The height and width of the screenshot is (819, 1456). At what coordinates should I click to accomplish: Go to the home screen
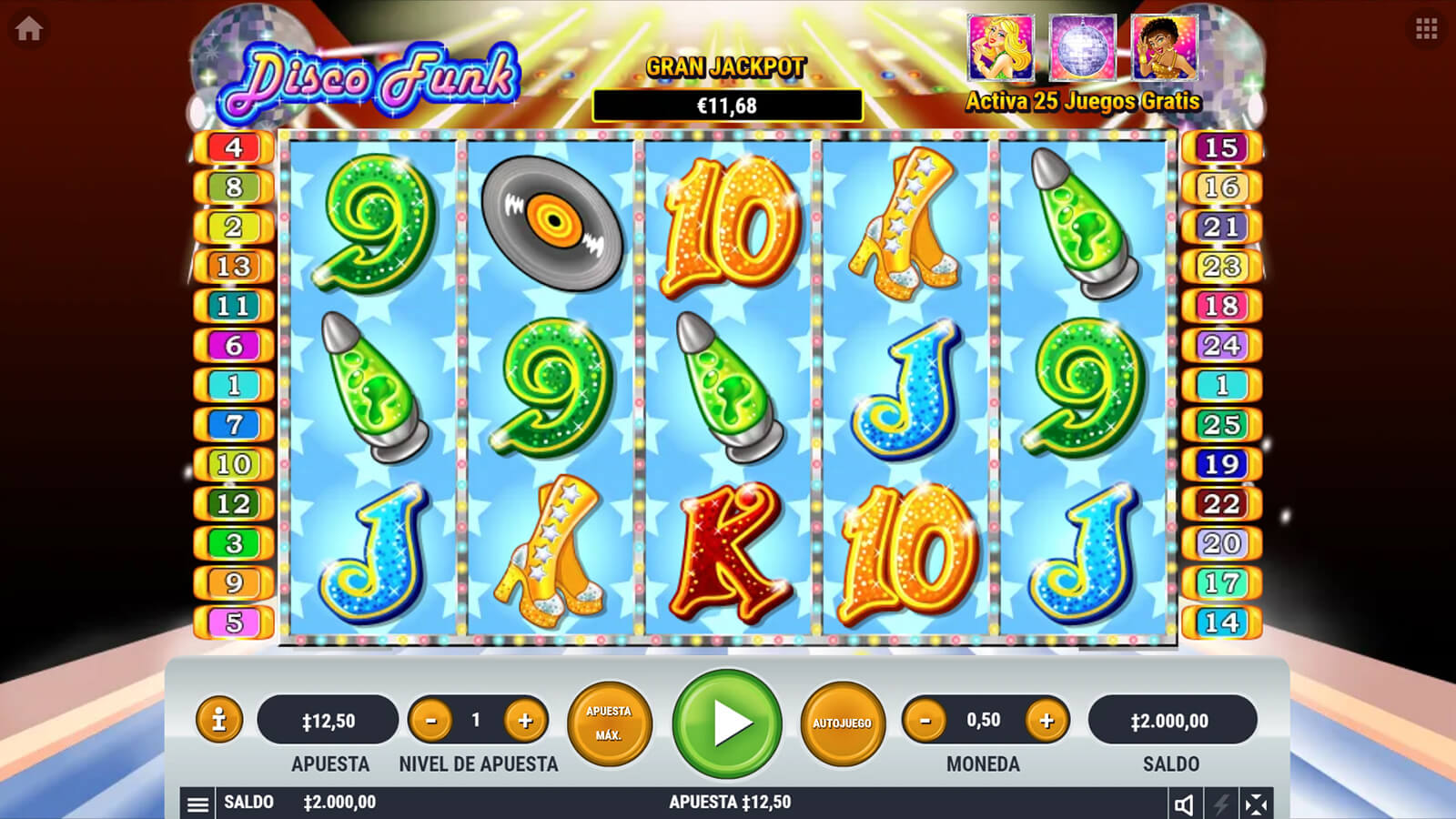tap(29, 29)
